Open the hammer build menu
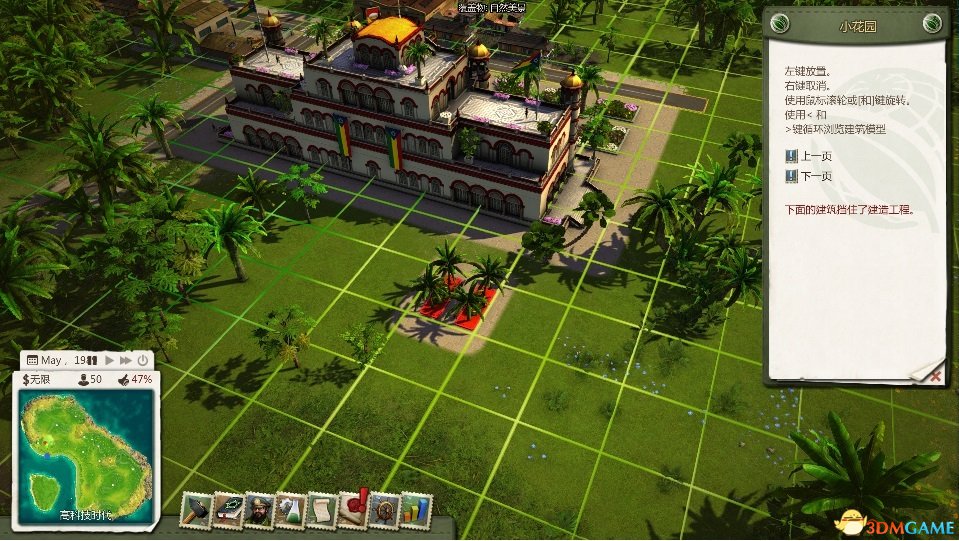This screenshot has height=541, width=959. pyautogui.click(x=196, y=510)
